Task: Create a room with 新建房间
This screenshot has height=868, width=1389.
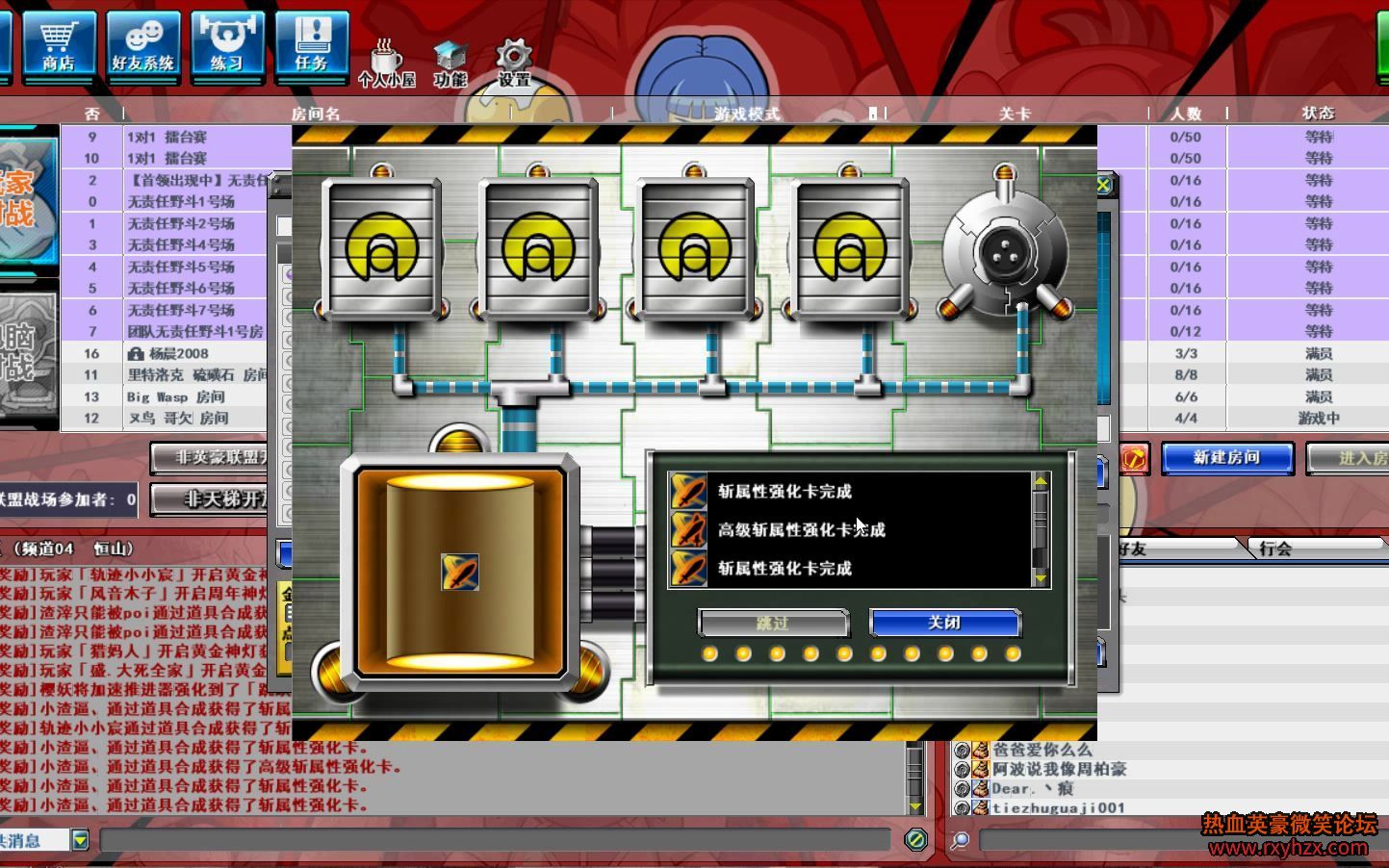Action: tap(1226, 458)
